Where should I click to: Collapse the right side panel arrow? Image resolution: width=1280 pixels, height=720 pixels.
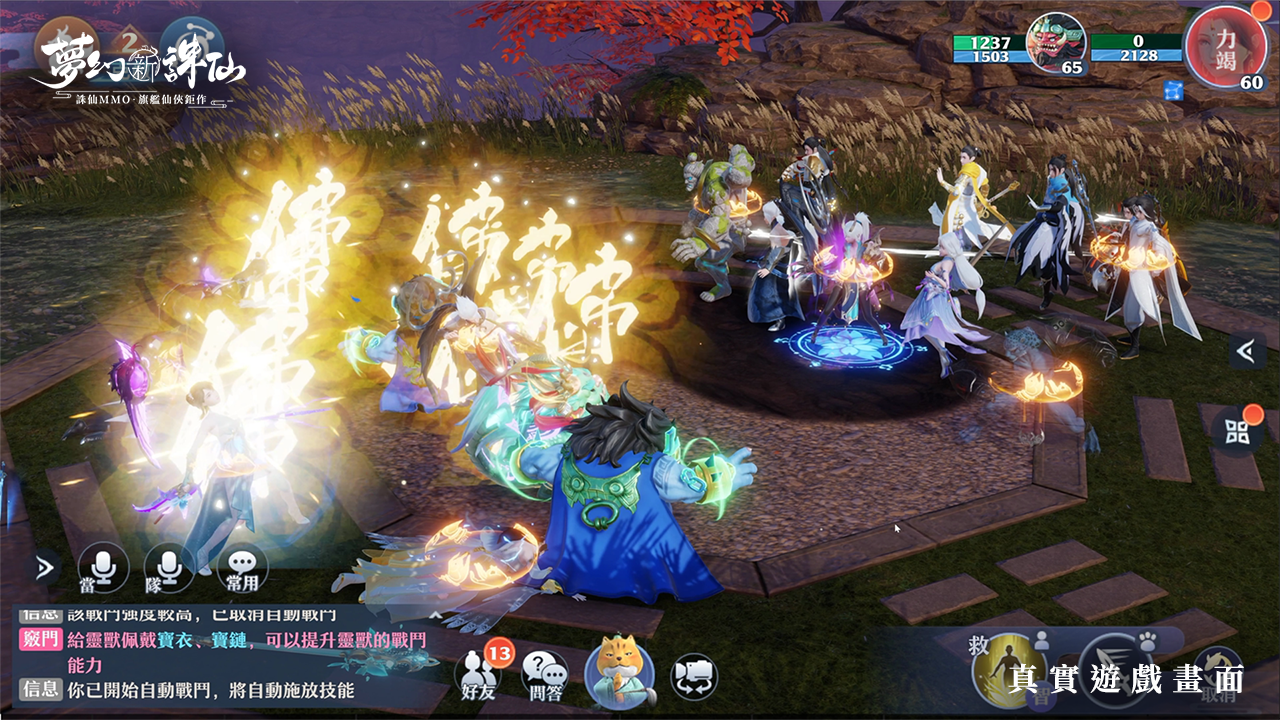(x=1246, y=350)
